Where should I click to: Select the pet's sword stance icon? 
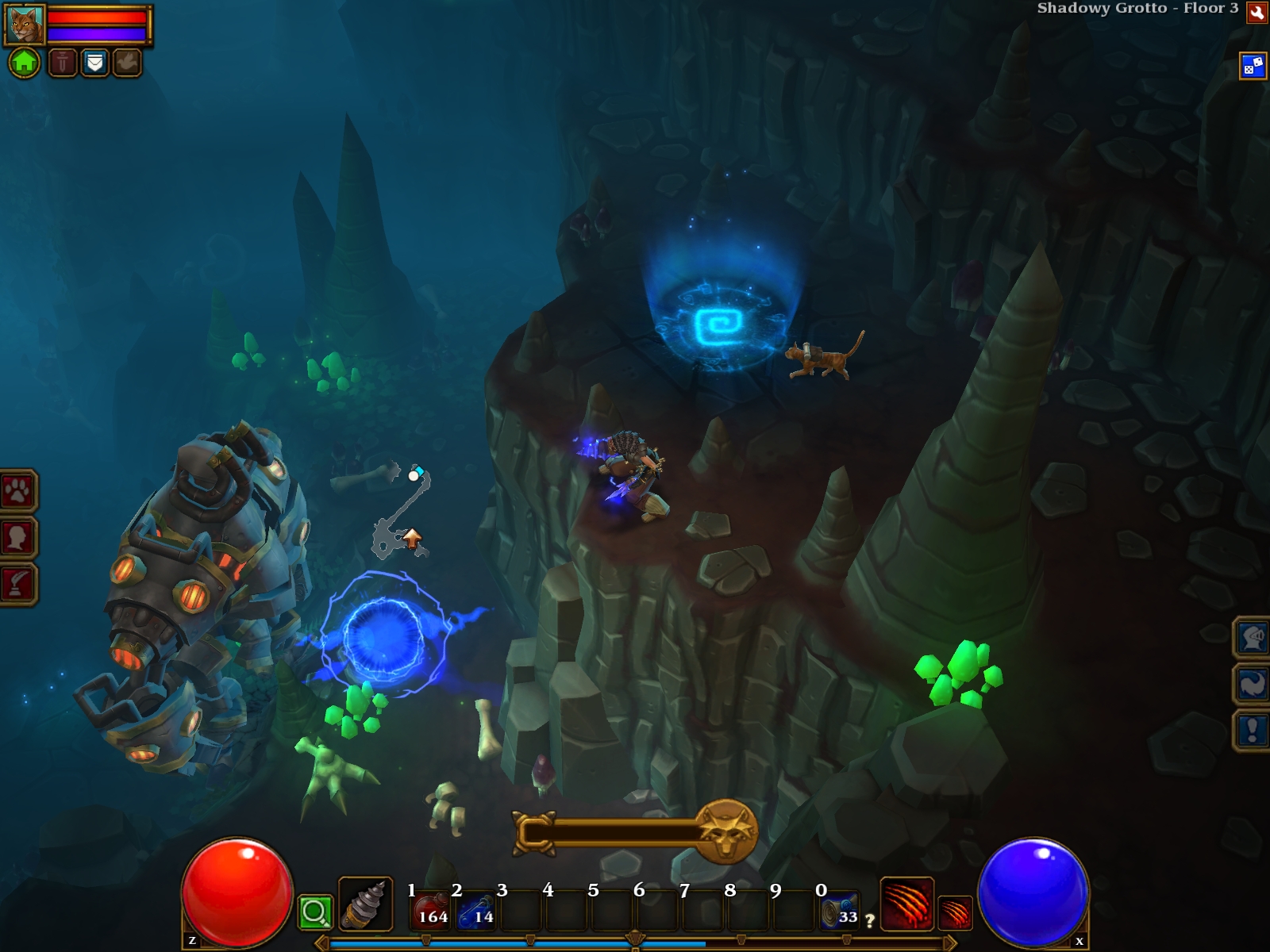coord(63,62)
